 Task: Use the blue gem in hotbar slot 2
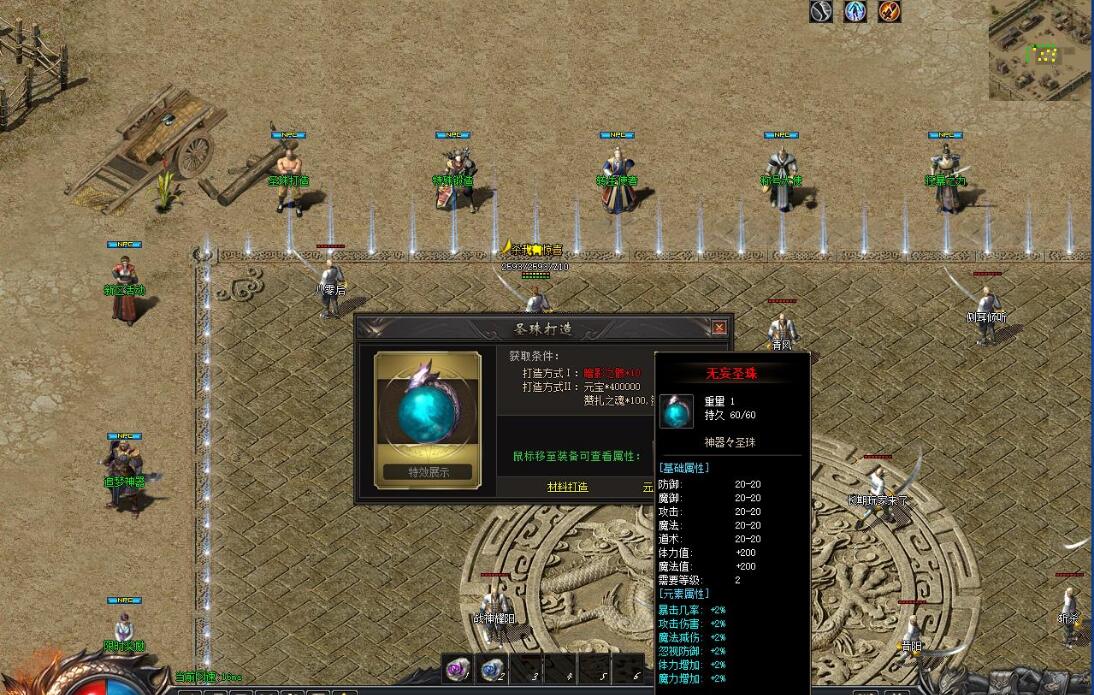(491, 670)
